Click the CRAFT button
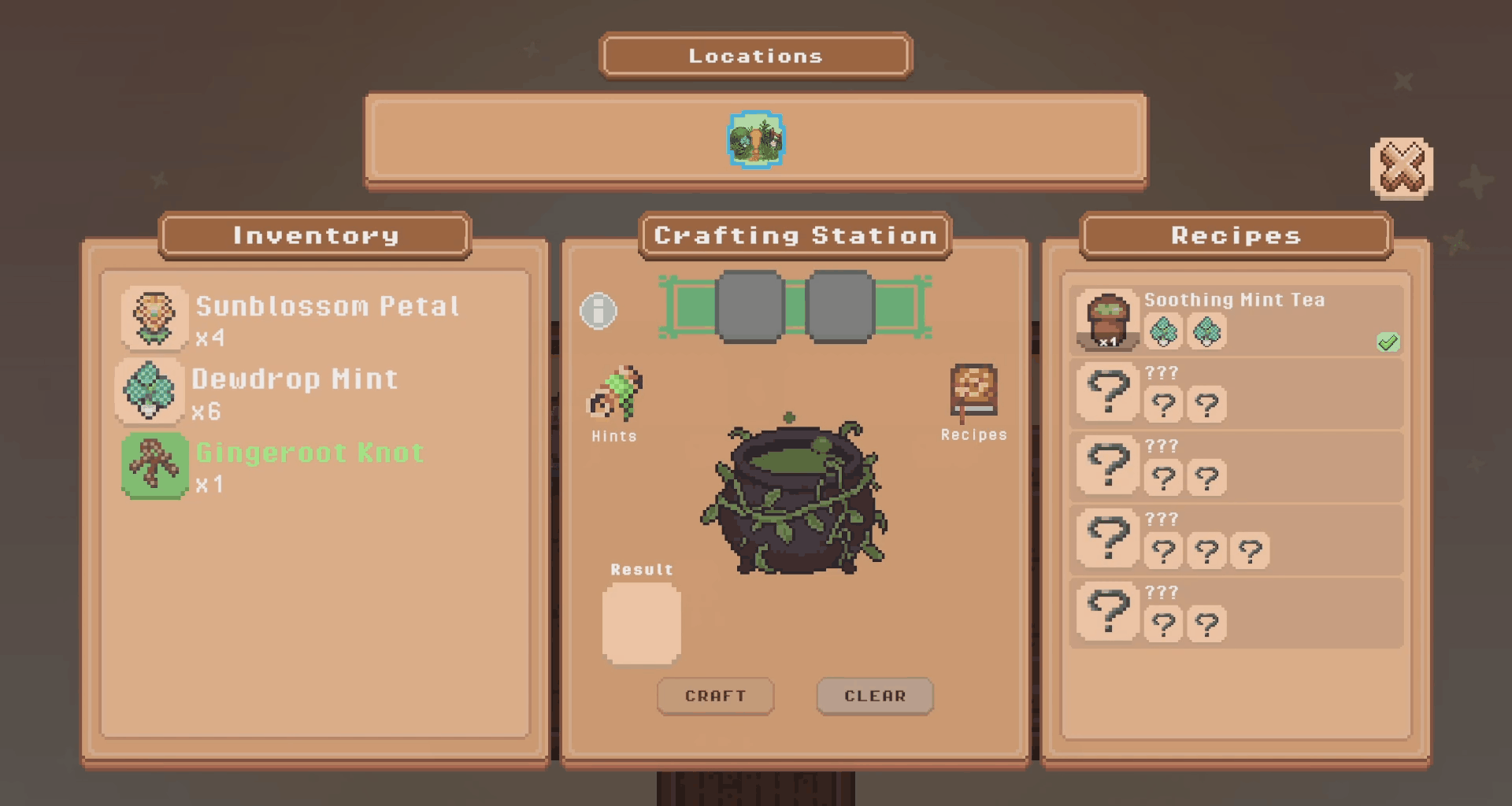 pyautogui.click(x=715, y=696)
